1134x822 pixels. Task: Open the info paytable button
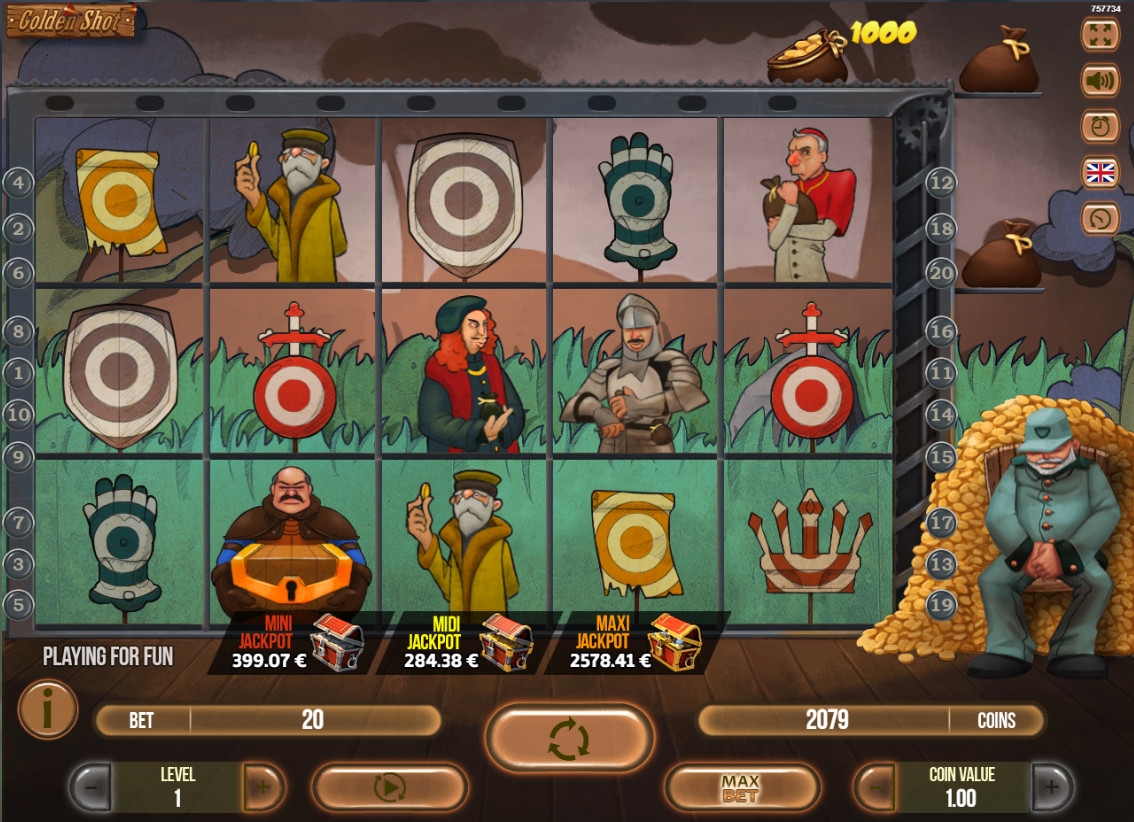(x=47, y=709)
